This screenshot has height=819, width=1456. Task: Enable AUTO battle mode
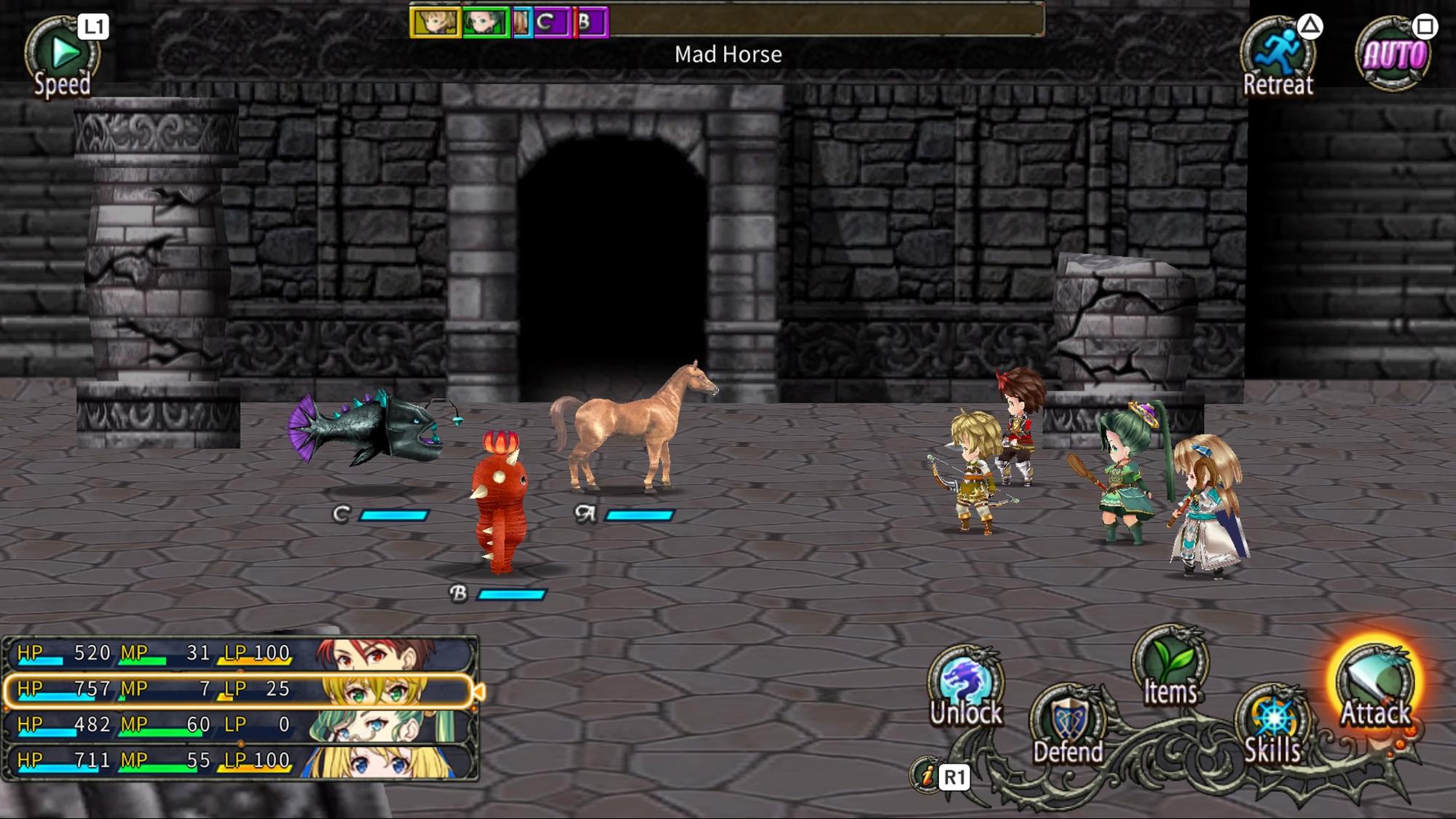click(1393, 55)
